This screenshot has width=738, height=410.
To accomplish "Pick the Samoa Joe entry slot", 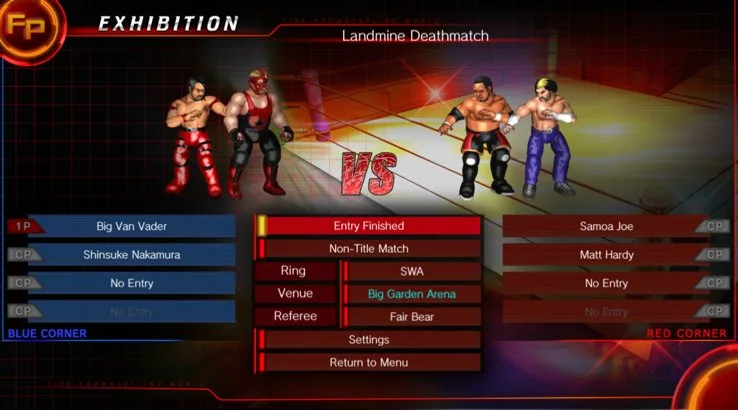I will tap(606, 226).
